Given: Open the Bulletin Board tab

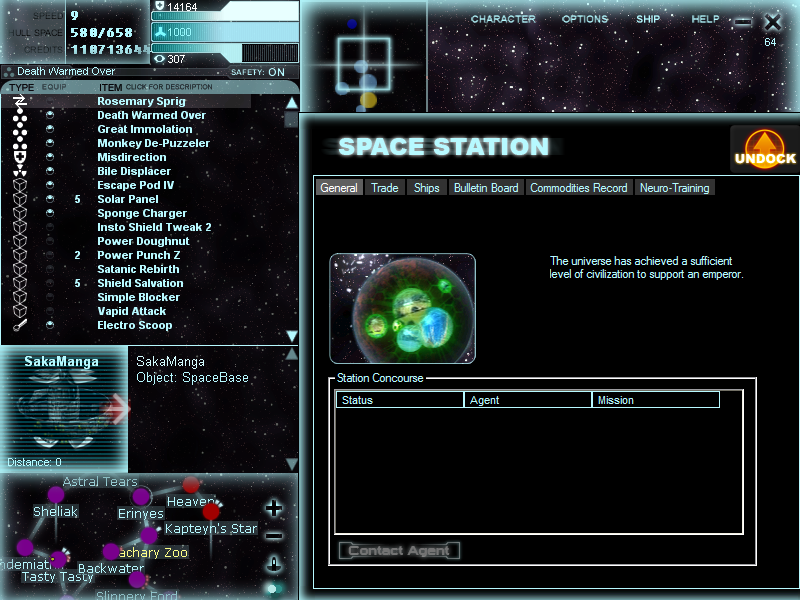Looking at the screenshot, I should [486, 188].
